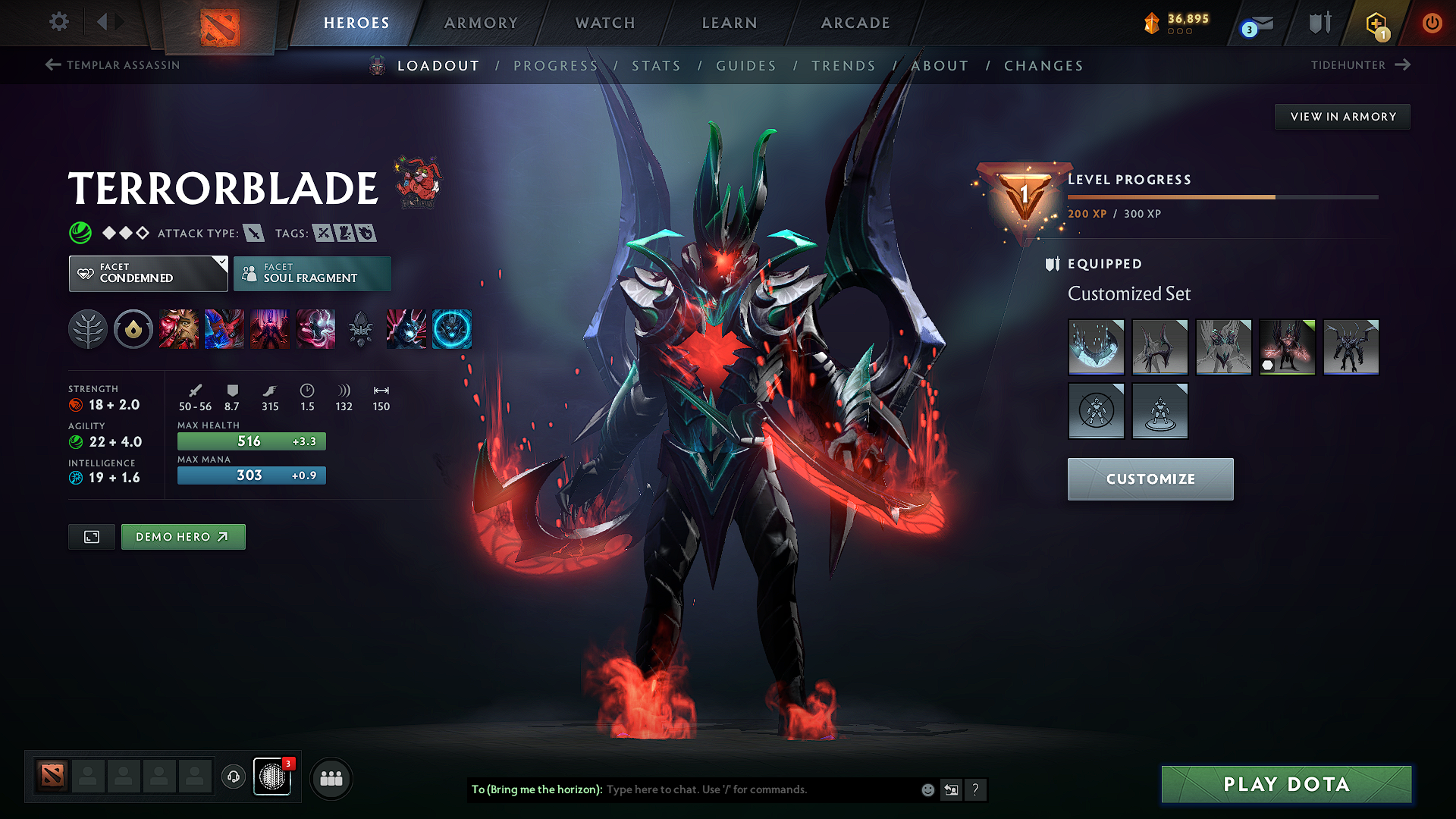Select the first Customized Set item thumbnail
Screen dimensions: 1456x819
coord(1096,347)
